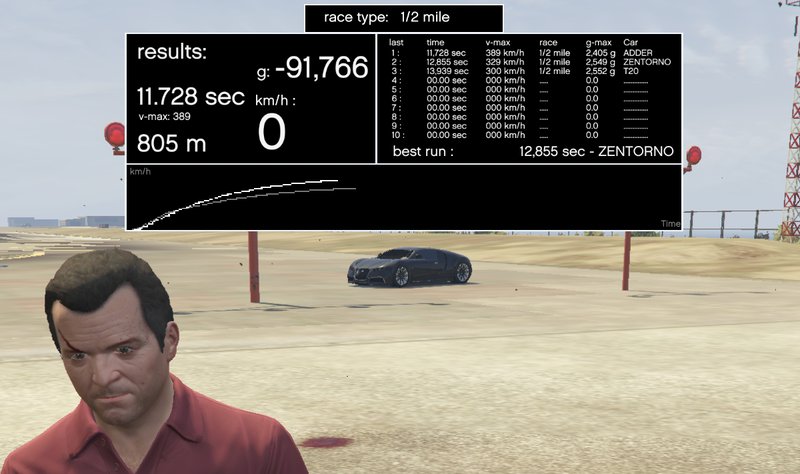
Task: Choose the ZENTORNO run in the list
Action: [x=530, y=62]
